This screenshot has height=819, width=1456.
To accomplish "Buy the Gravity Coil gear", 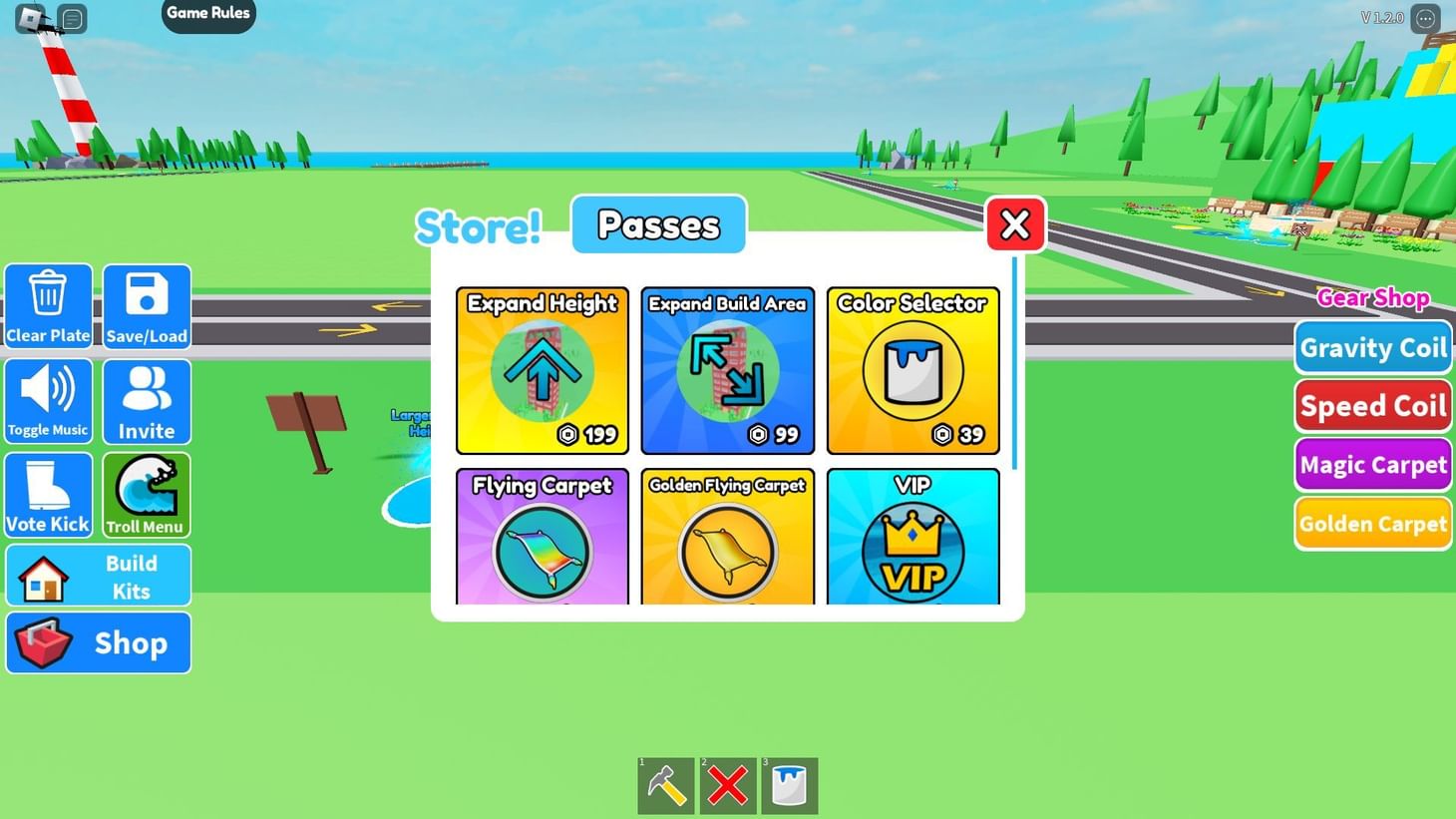I will click(1372, 347).
